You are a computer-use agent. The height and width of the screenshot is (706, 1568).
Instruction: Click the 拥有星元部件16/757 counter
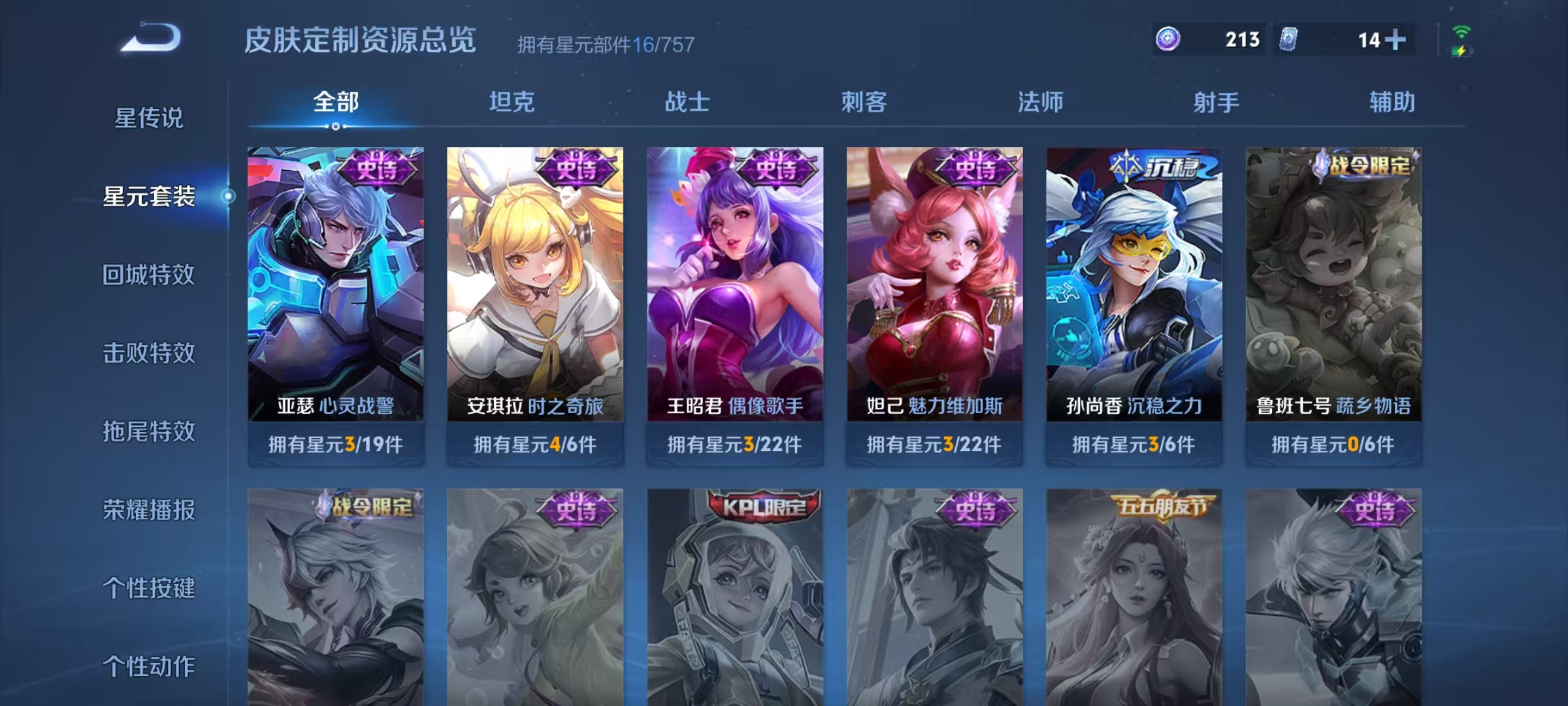pyautogui.click(x=604, y=46)
